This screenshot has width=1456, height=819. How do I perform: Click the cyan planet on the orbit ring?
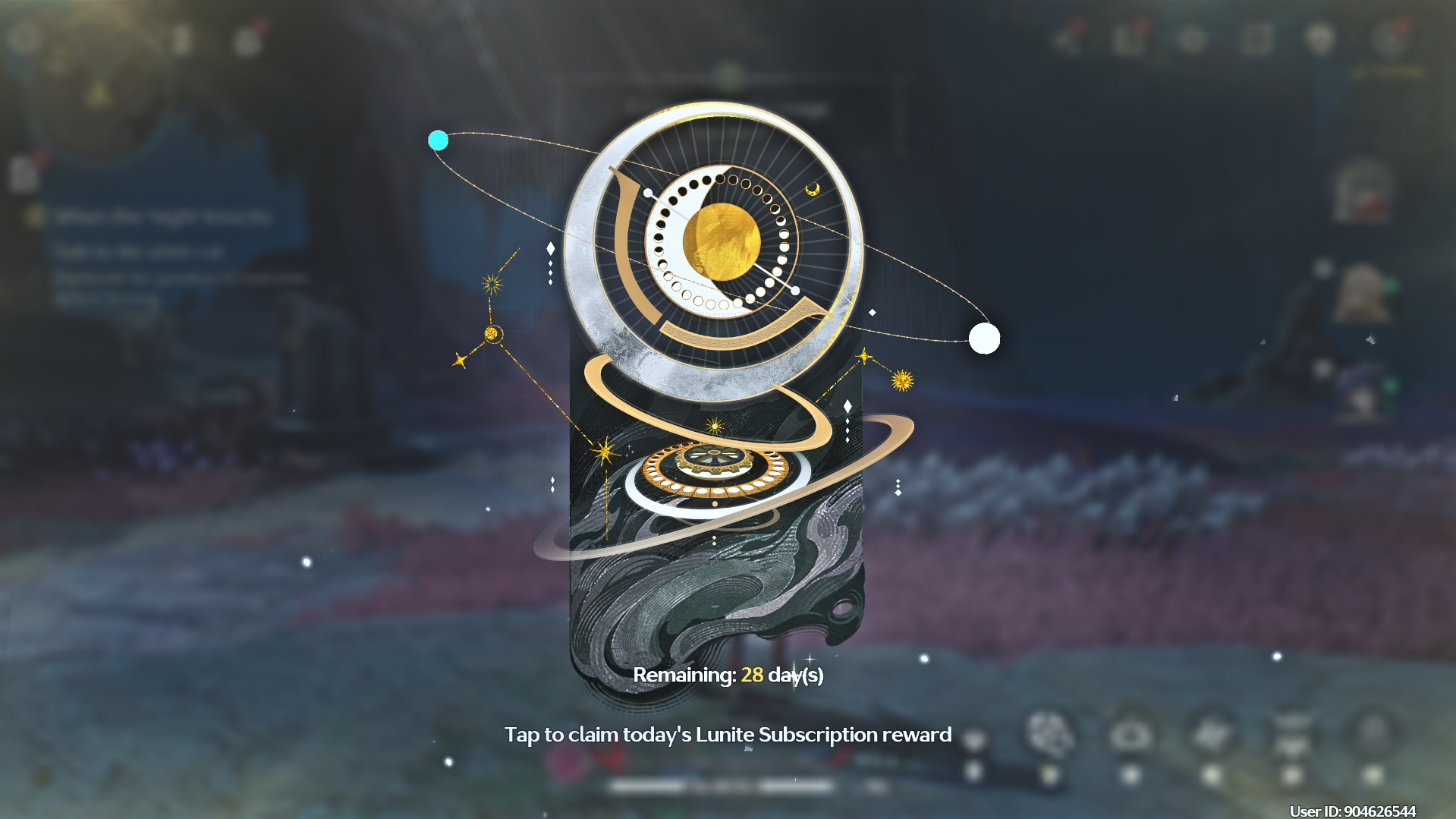tap(439, 140)
